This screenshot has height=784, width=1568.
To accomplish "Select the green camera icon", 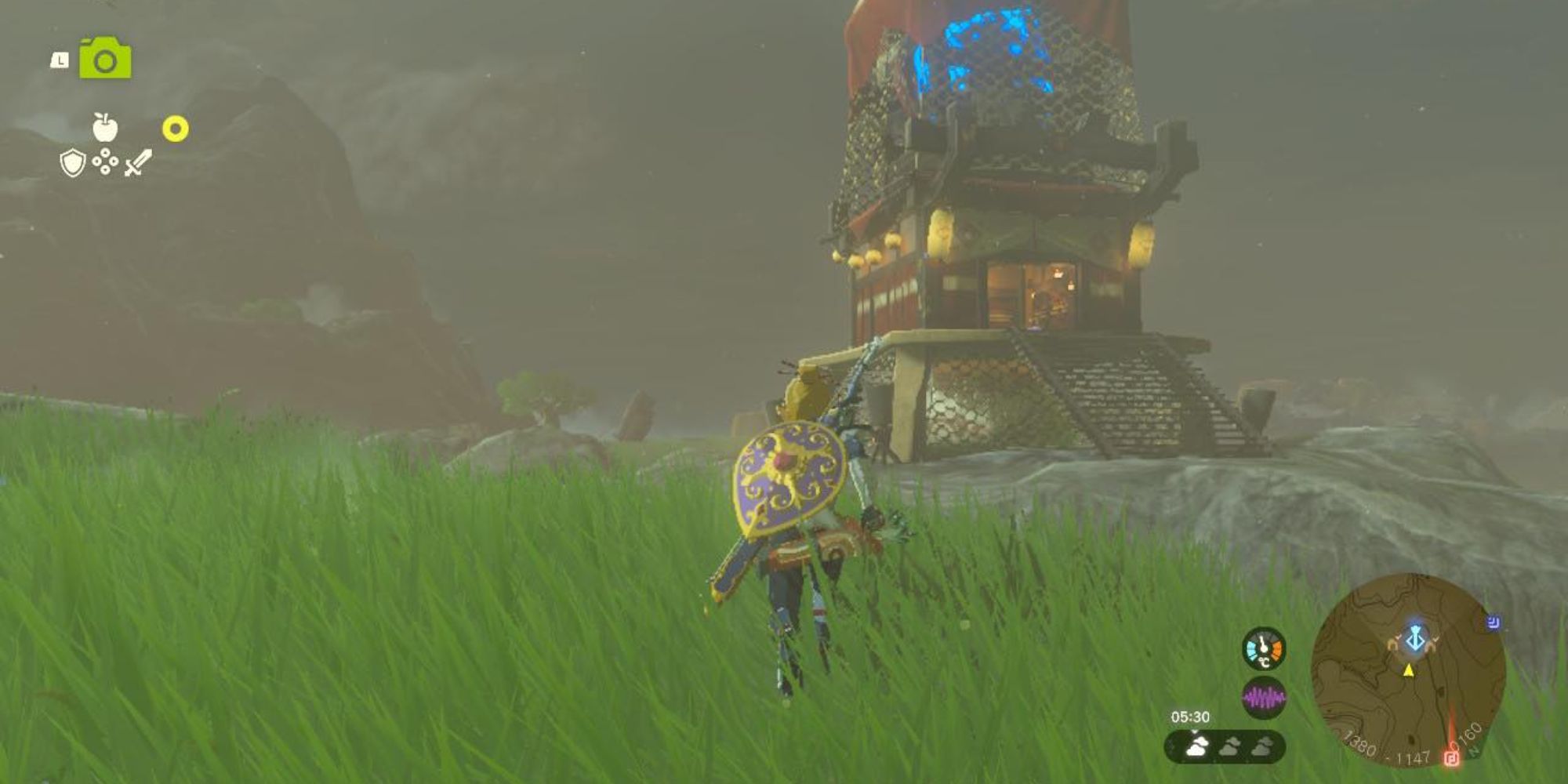I will coord(104,57).
